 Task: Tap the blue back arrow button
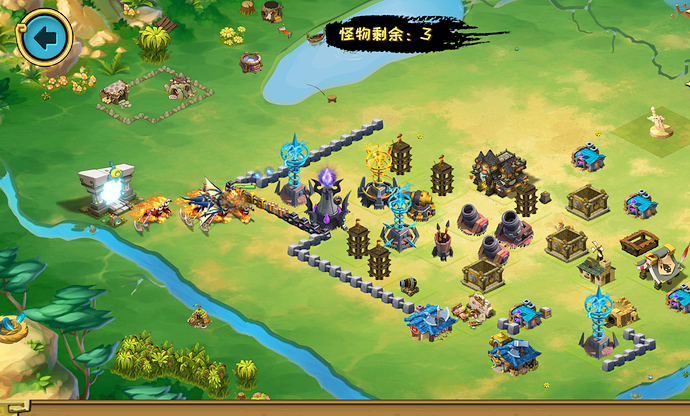[44, 38]
